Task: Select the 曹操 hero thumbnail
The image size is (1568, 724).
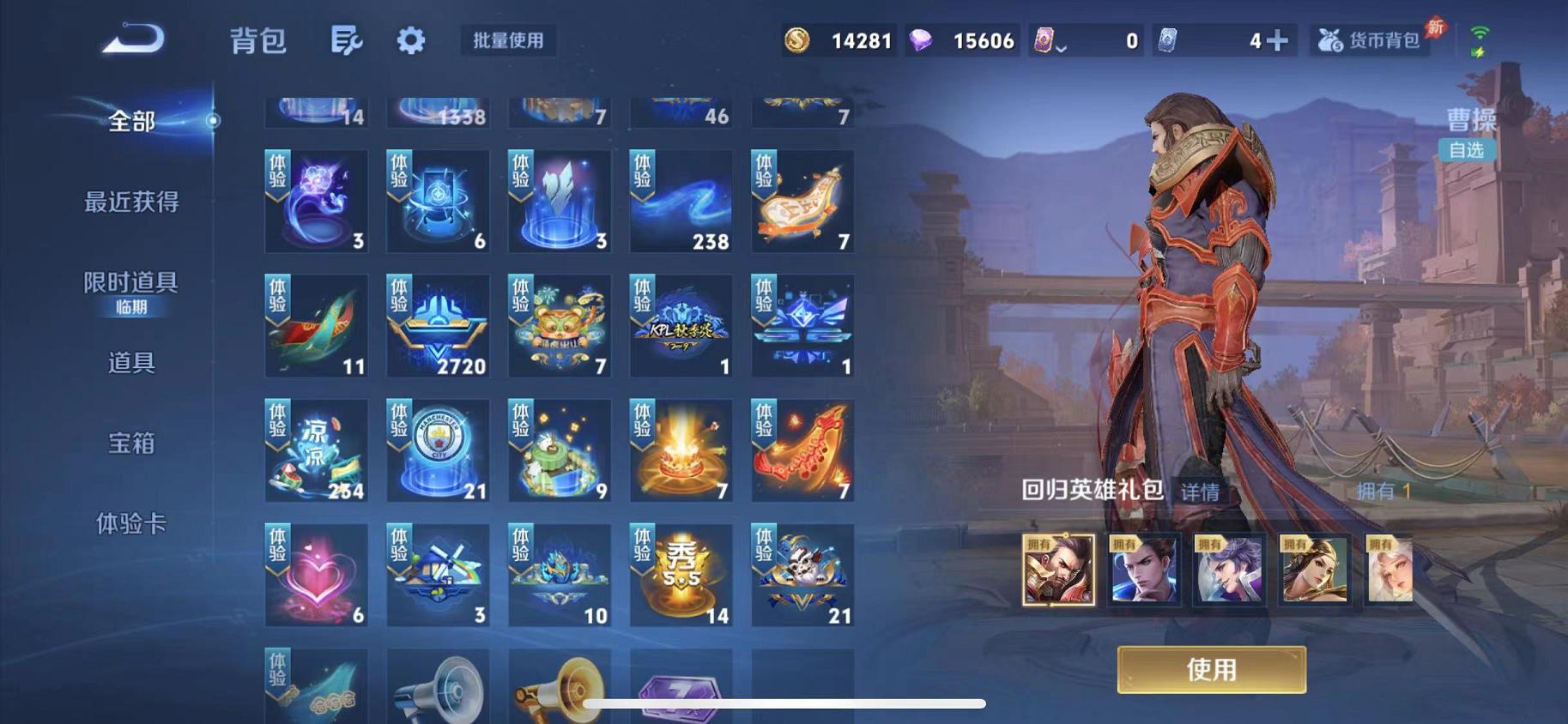Action: point(1057,568)
